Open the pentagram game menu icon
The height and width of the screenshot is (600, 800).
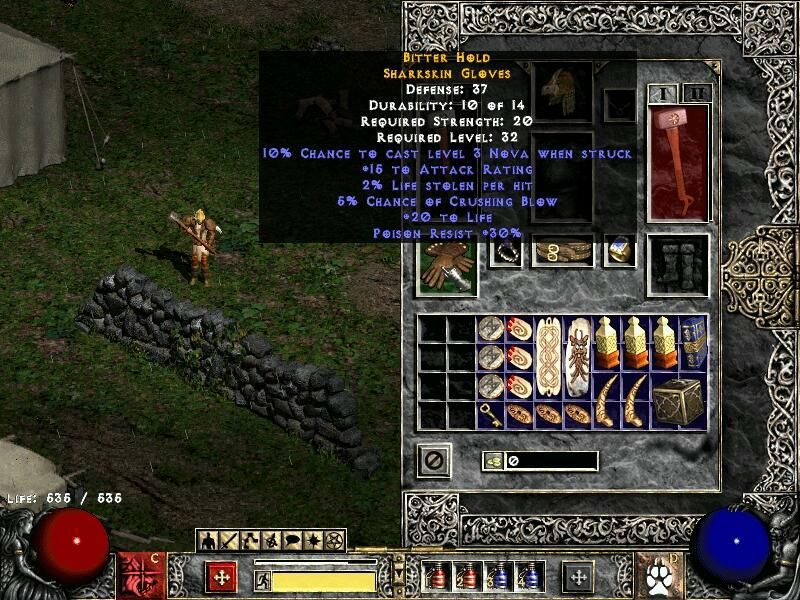pos(335,541)
